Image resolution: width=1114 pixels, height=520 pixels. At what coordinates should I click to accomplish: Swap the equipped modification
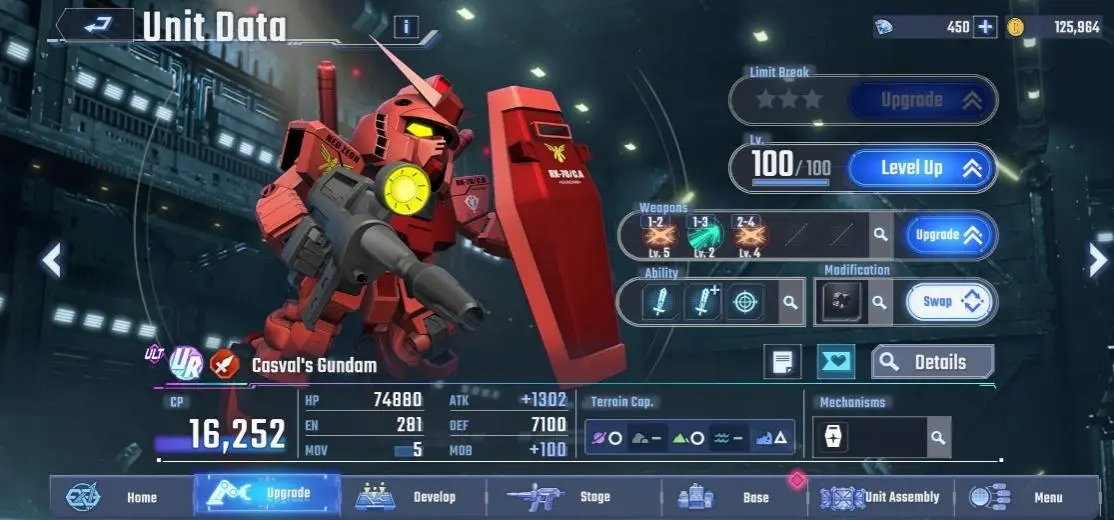tap(950, 301)
